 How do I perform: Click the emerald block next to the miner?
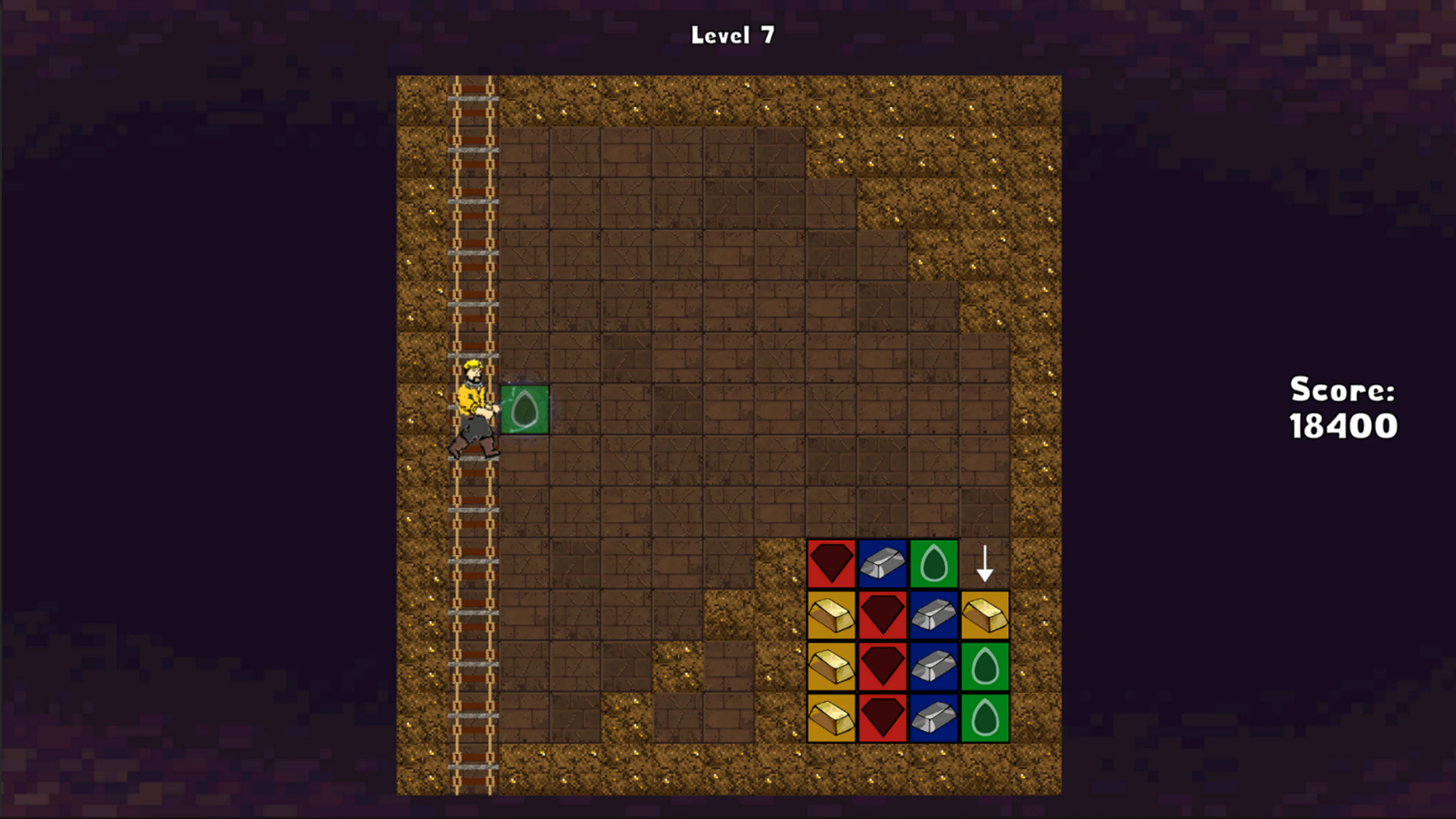pyautogui.click(x=524, y=409)
